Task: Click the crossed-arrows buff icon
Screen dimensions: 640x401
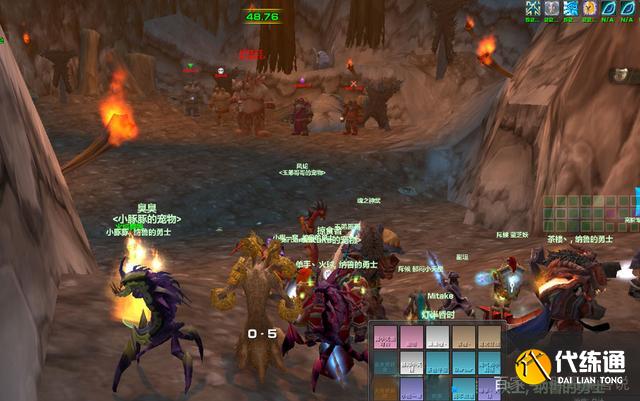Action: pyautogui.click(x=533, y=8)
